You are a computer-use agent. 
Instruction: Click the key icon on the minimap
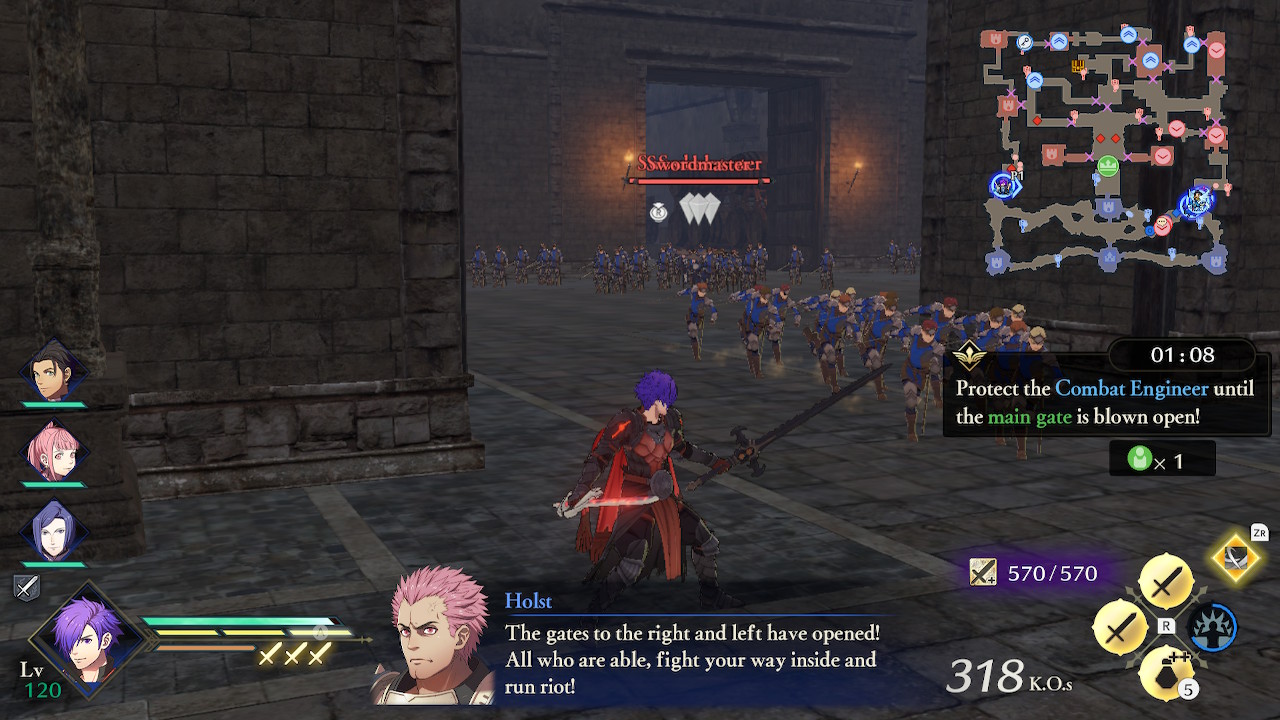coord(1023,42)
